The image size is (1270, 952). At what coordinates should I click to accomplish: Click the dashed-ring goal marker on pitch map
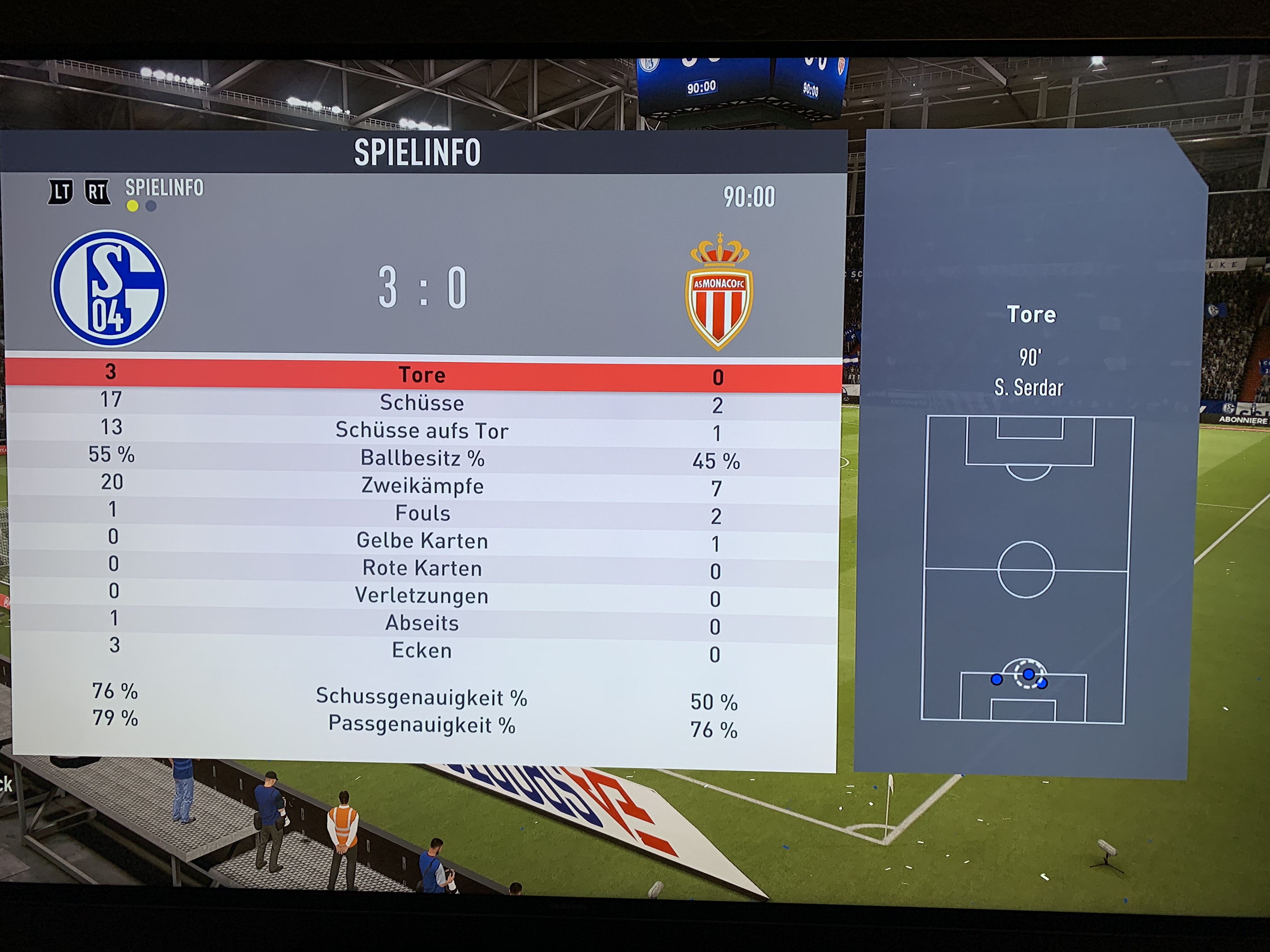click(1028, 674)
